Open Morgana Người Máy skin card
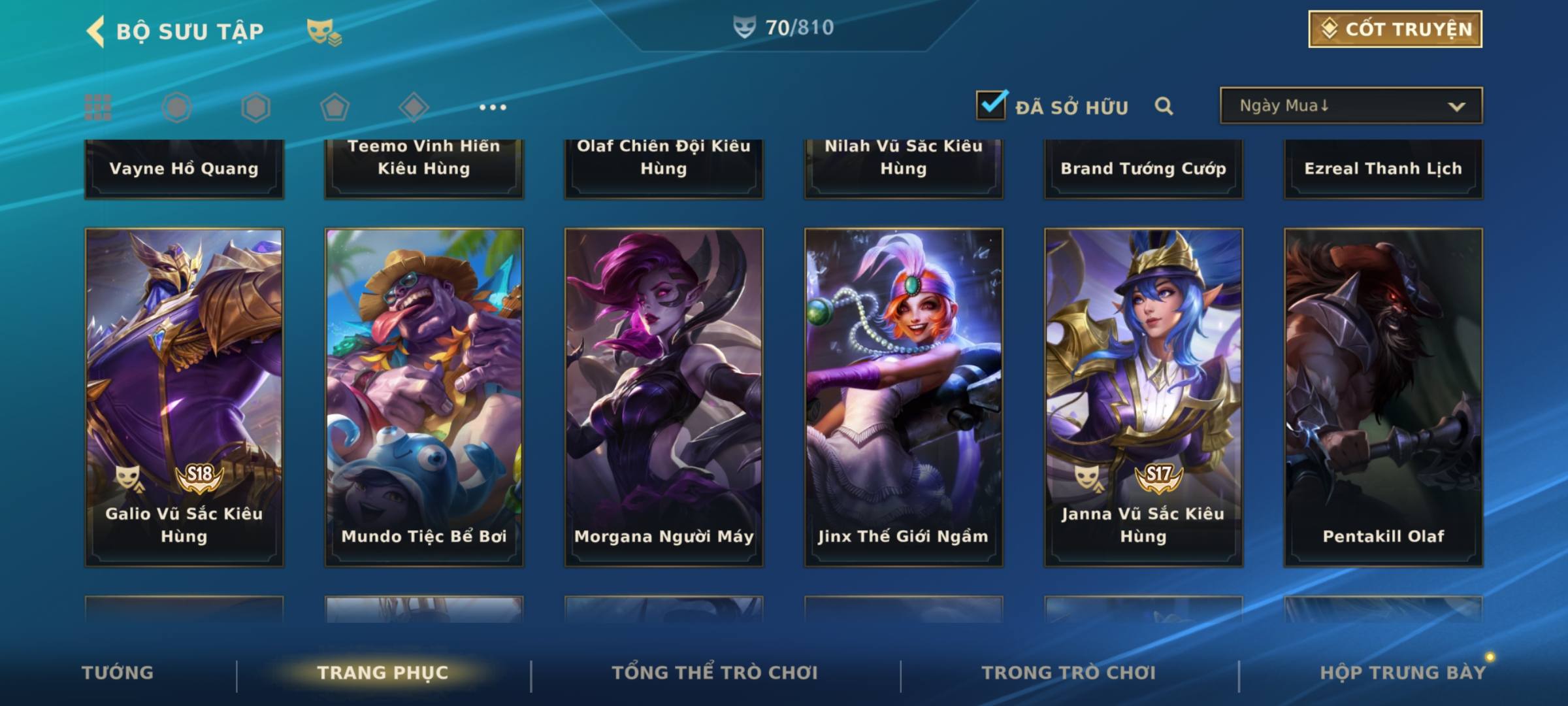This screenshot has width=1568, height=706. [x=664, y=397]
